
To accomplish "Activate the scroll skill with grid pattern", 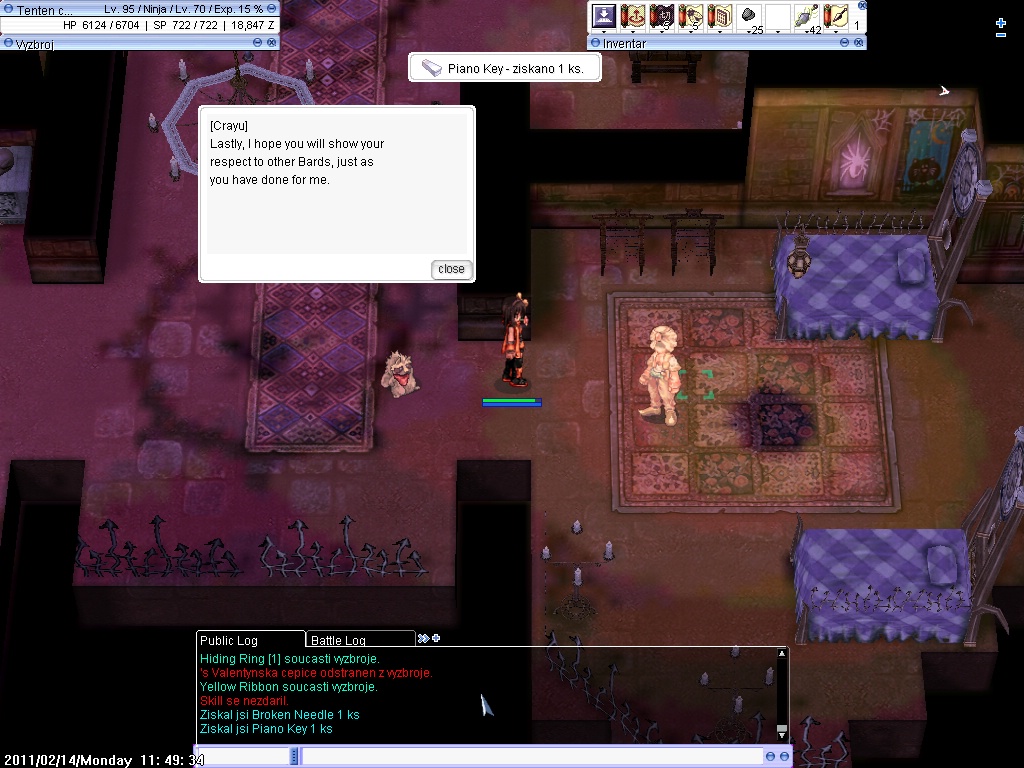I will point(720,16).
